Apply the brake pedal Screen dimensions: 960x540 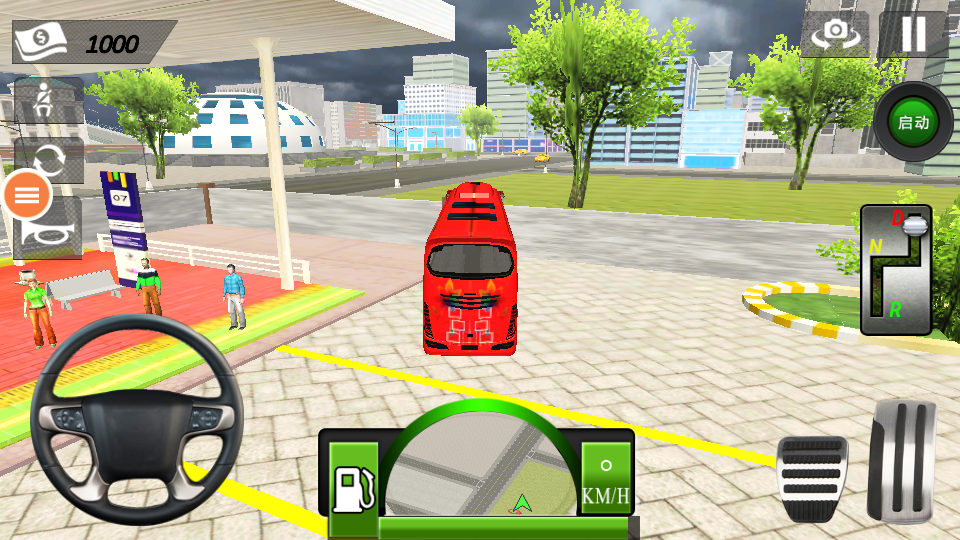click(812, 478)
